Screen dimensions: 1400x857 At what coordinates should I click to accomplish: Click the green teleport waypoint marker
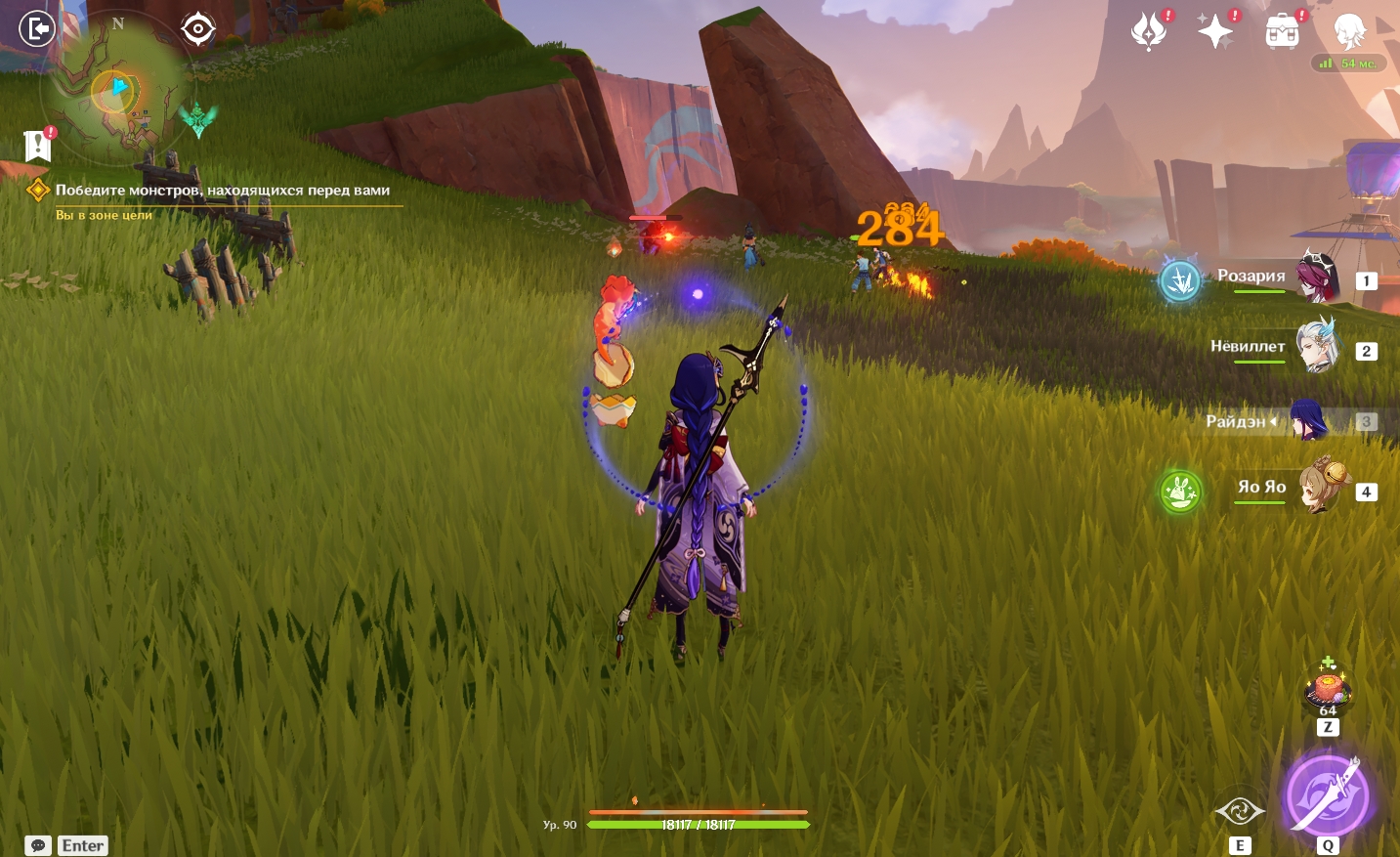pos(198,119)
